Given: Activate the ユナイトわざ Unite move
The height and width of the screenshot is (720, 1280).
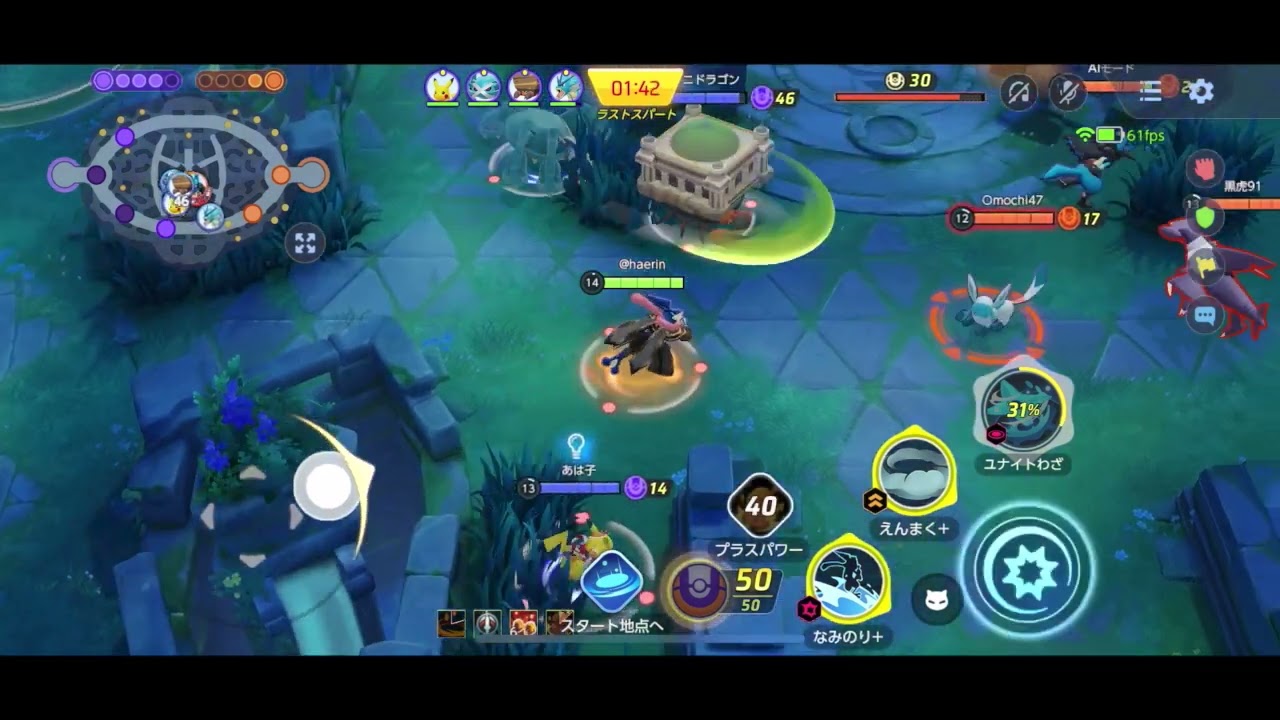Looking at the screenshot, I should pos(1022,410).
